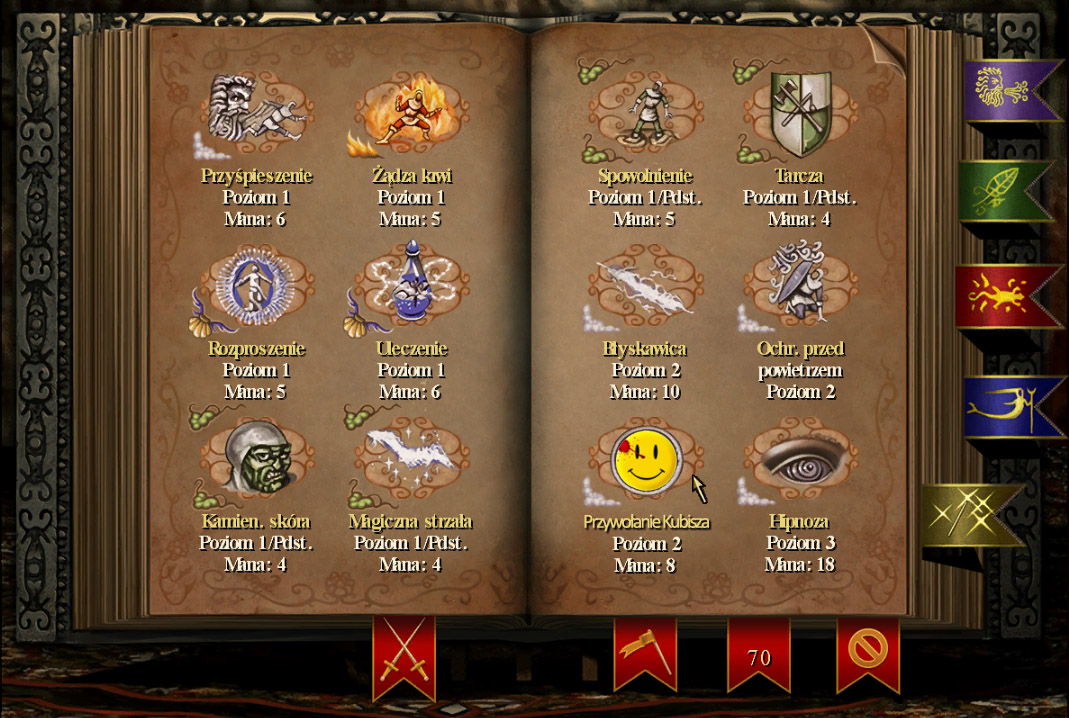Select the Kamienna skóra spell
This screenshot has height=718, width=1069.
click(x=257, y=460)
